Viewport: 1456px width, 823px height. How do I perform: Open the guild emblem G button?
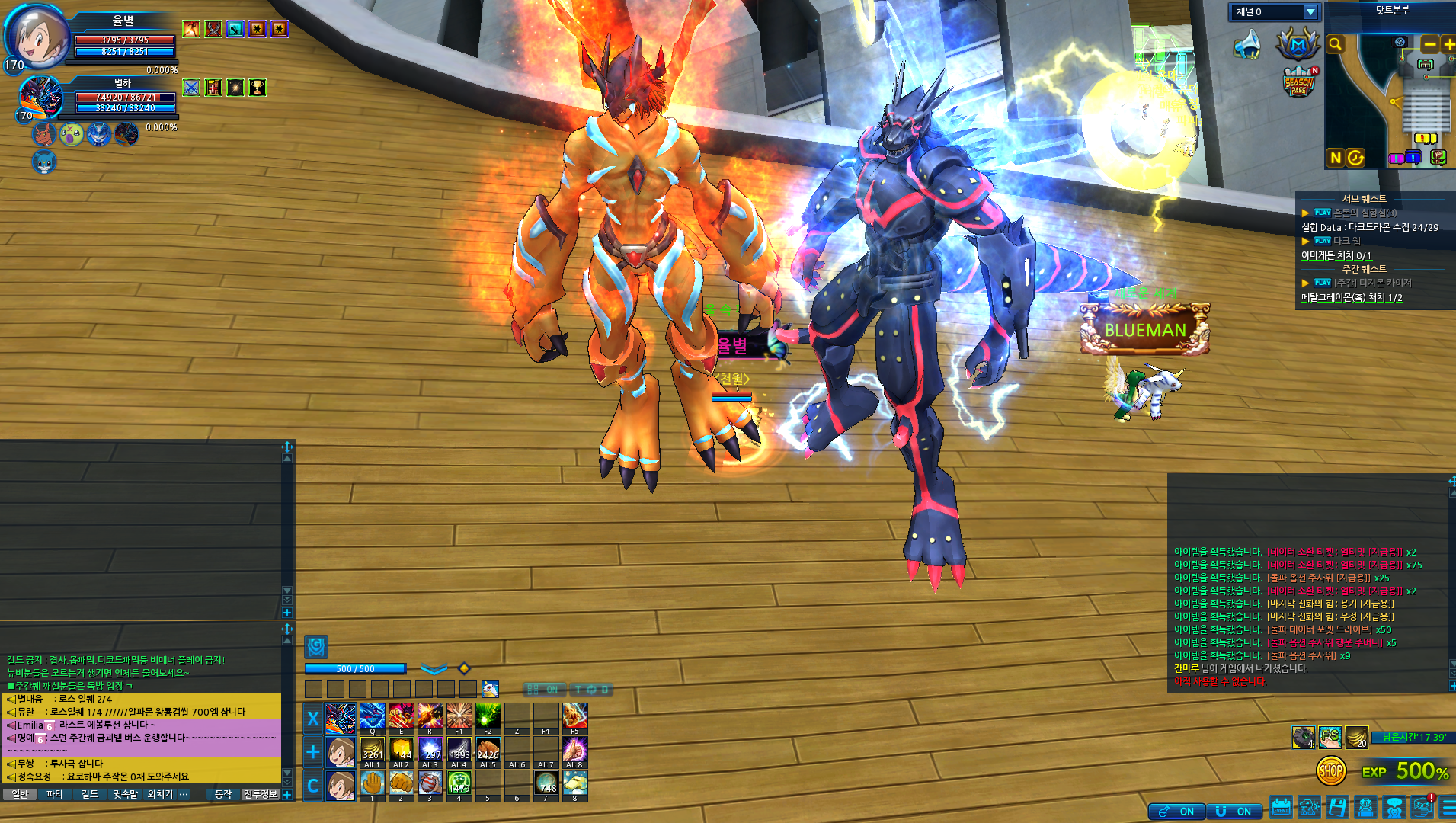(x=316, y=647)
